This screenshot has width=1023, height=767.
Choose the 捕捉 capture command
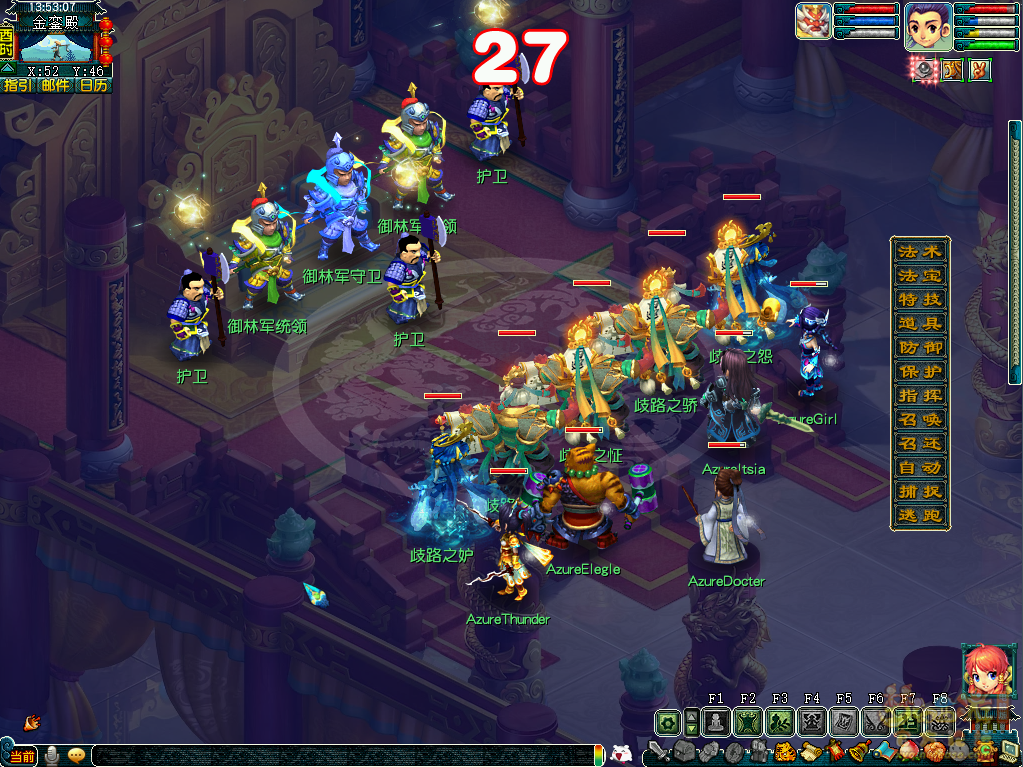pyautogui.click(x=920, y=492)
